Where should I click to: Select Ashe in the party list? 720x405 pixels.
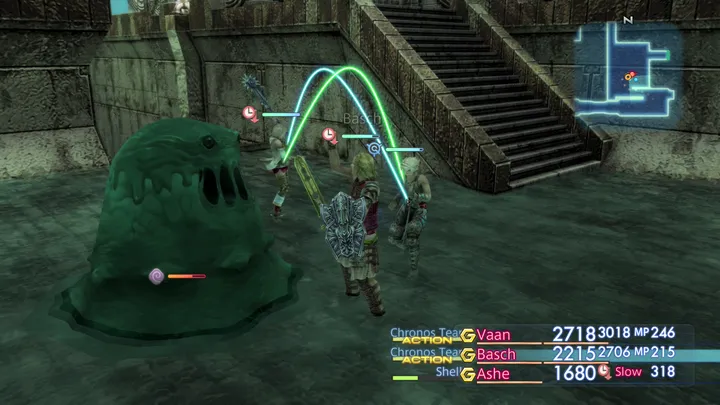493,374
